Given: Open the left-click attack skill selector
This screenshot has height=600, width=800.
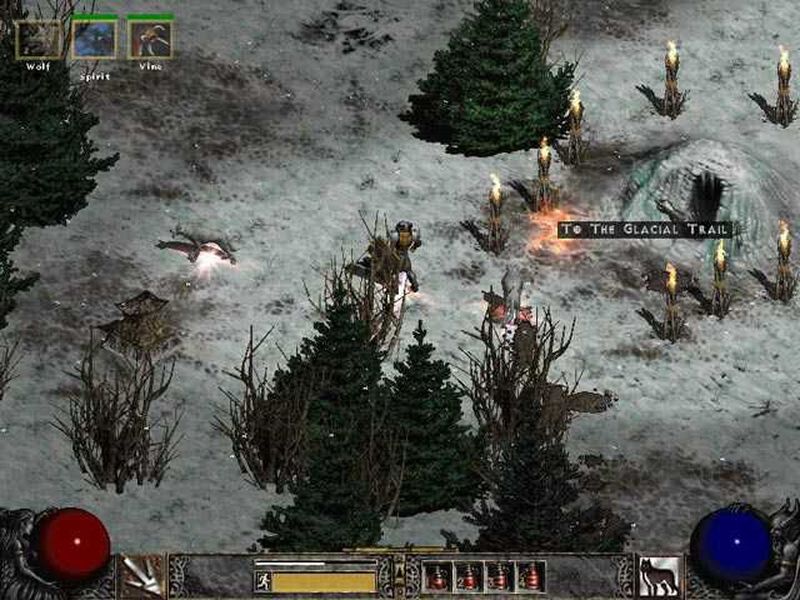Looking at the screenshot, I should [142, 577].
